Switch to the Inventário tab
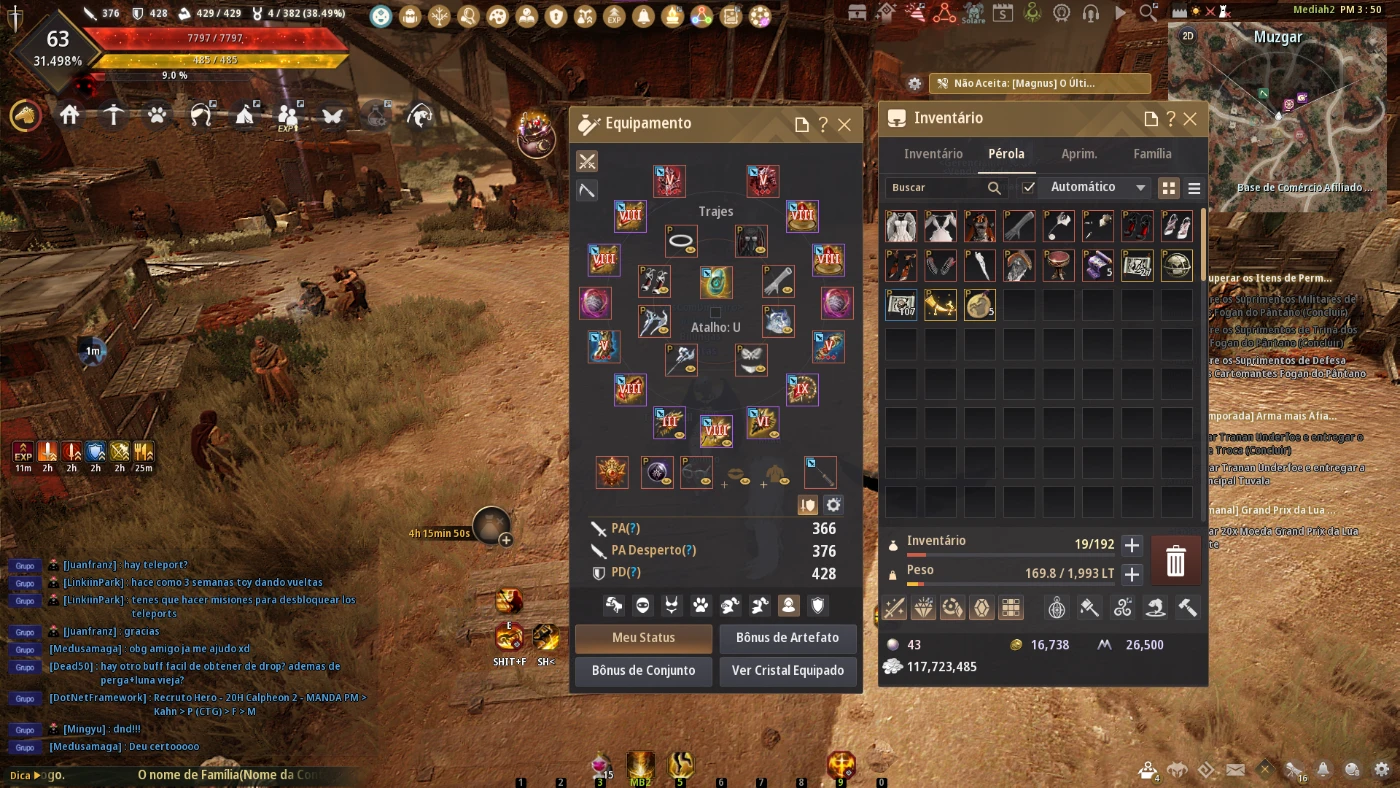This screenshot has width=1400, height=788. [x=933, y=154]
